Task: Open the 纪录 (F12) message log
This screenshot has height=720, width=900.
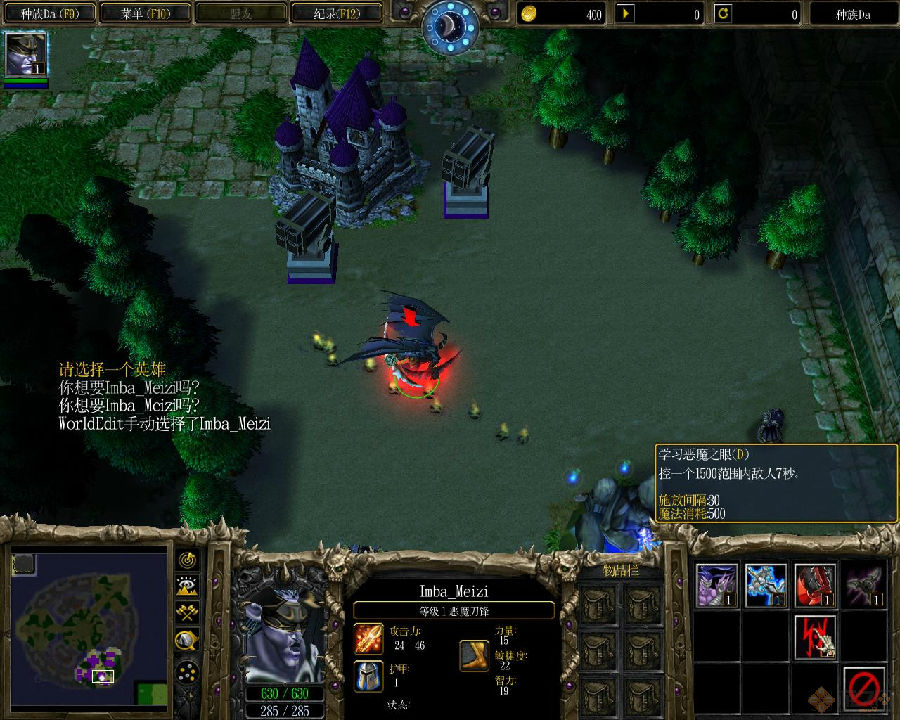Action: point(336,14)
